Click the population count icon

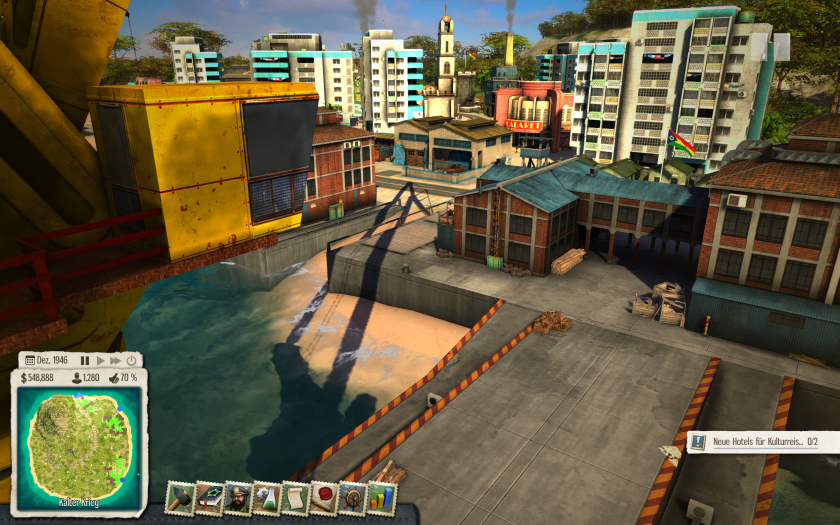click(84, 378)
